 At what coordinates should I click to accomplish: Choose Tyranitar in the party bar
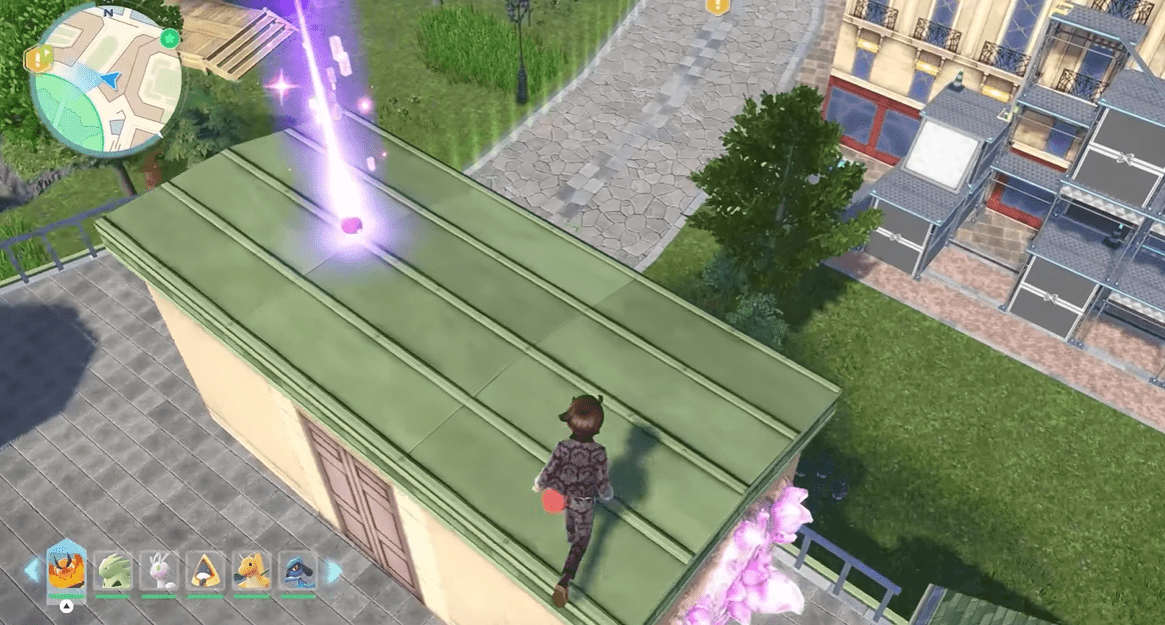click(x=113, y=571)
